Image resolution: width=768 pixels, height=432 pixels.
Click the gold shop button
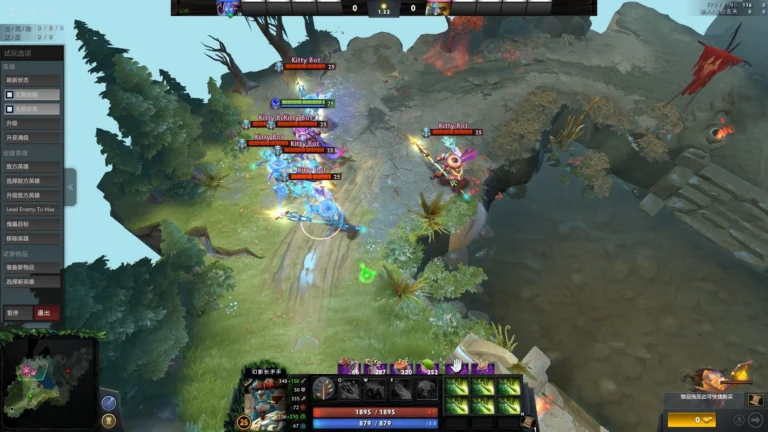pyautogui.click(x=692, y=420)
